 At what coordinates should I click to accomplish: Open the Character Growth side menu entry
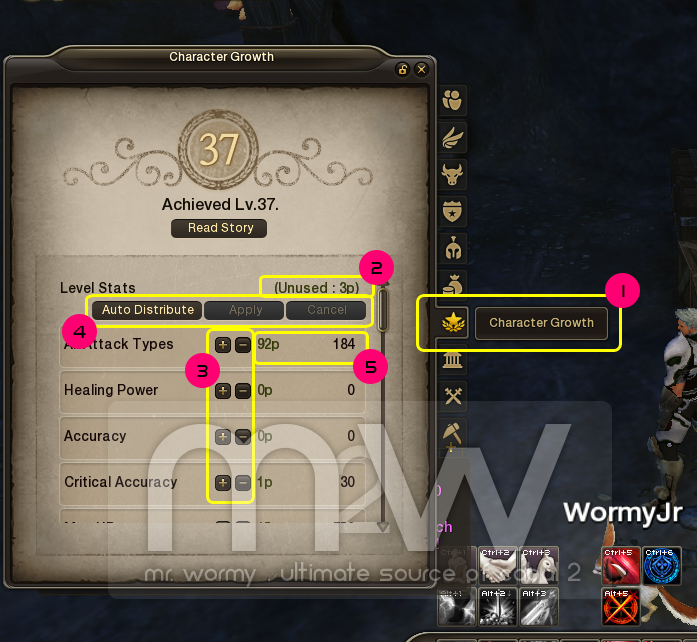coord(541,323)
